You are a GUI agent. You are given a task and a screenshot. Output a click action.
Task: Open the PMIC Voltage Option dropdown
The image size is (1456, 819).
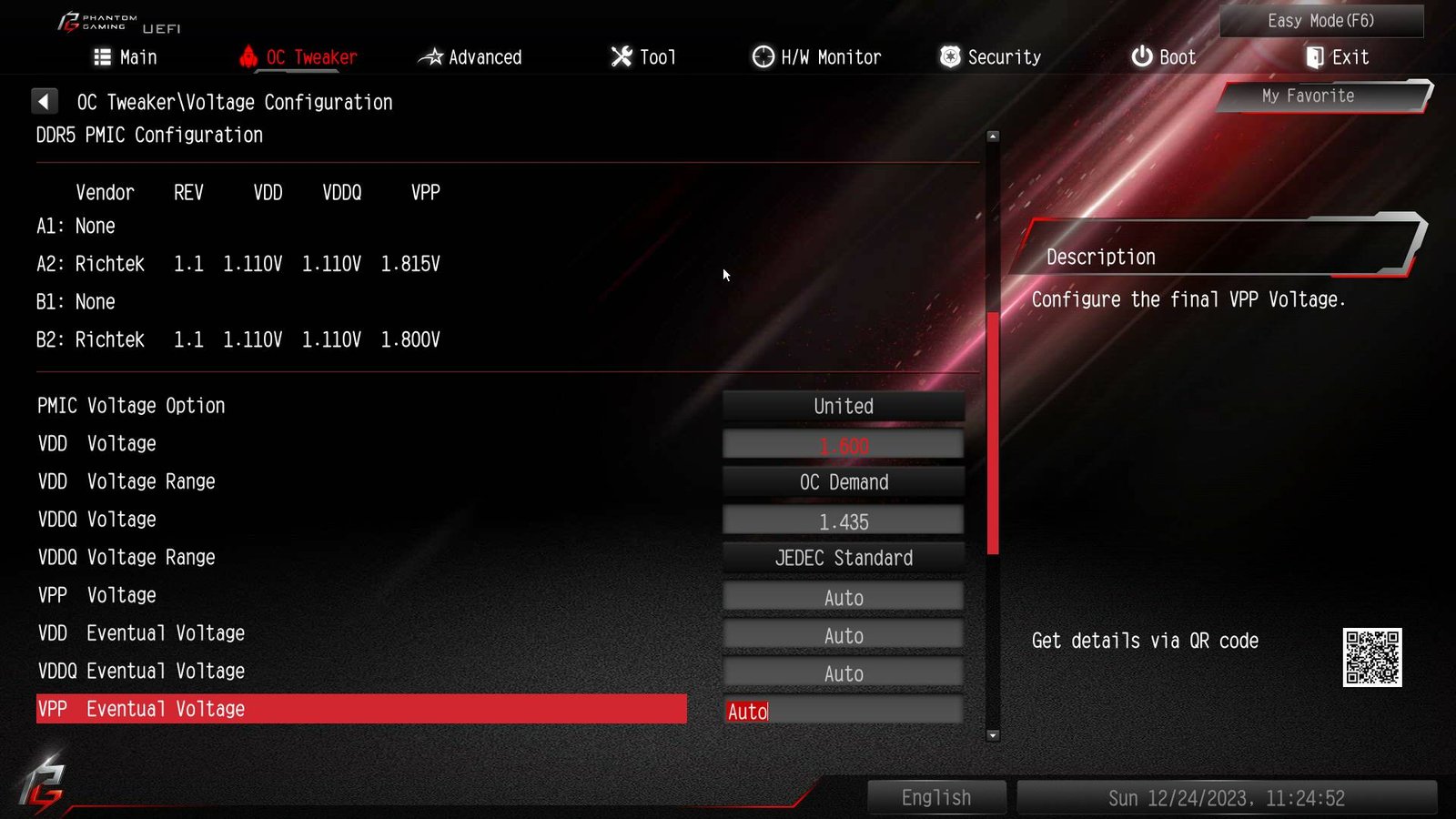coord(844,407)
